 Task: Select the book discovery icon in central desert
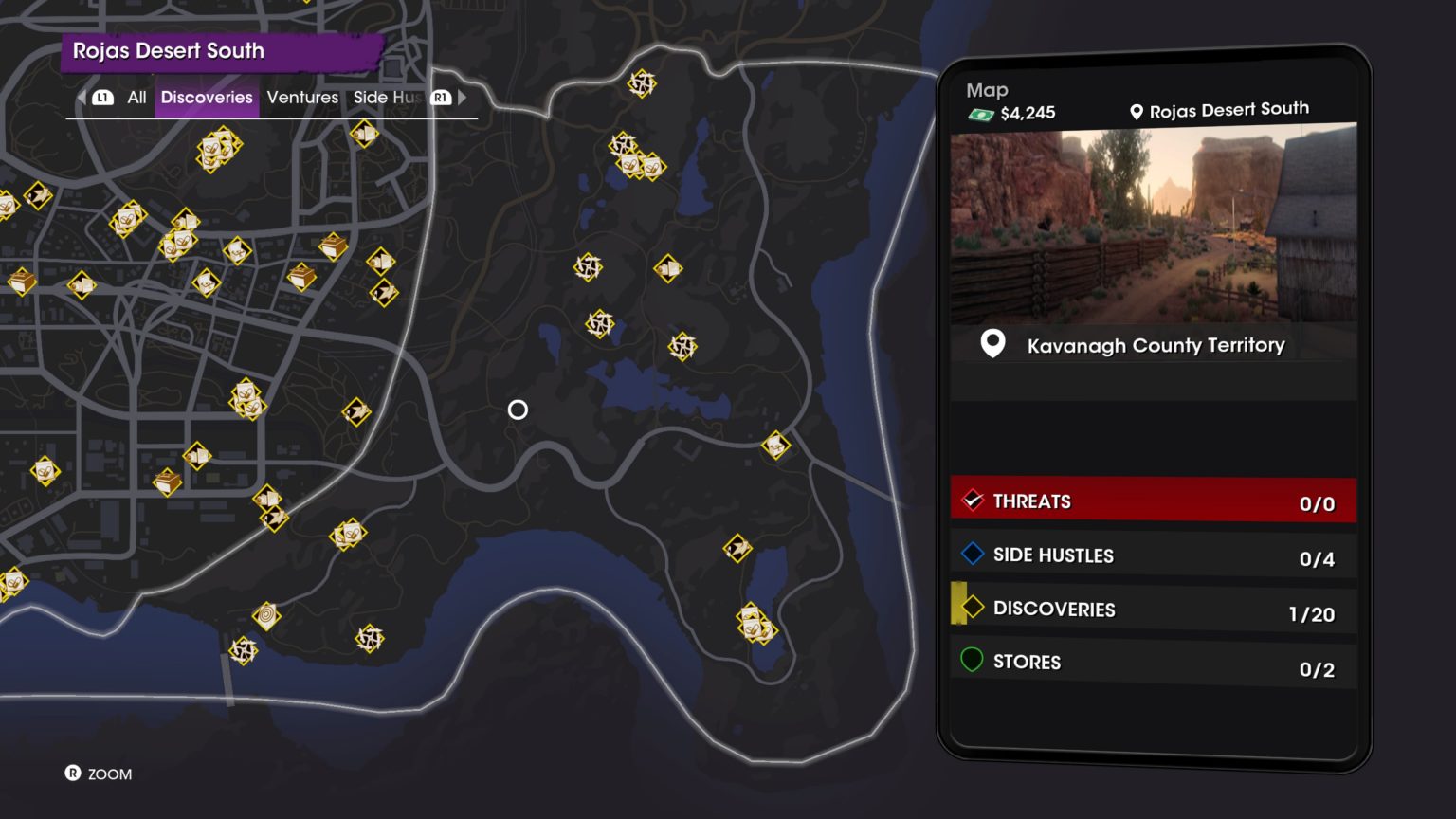[x=670, y=270]
